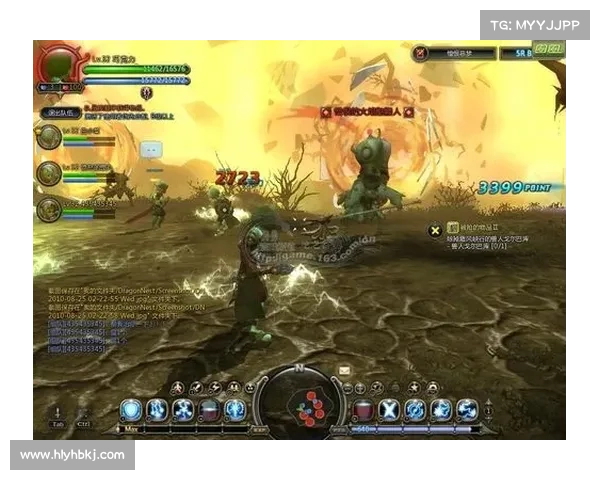The width and height of the screenshot is (600, 480).
Task: Activate the leftmost shield skill on hotbar
Action: click(x=131, y=409)
